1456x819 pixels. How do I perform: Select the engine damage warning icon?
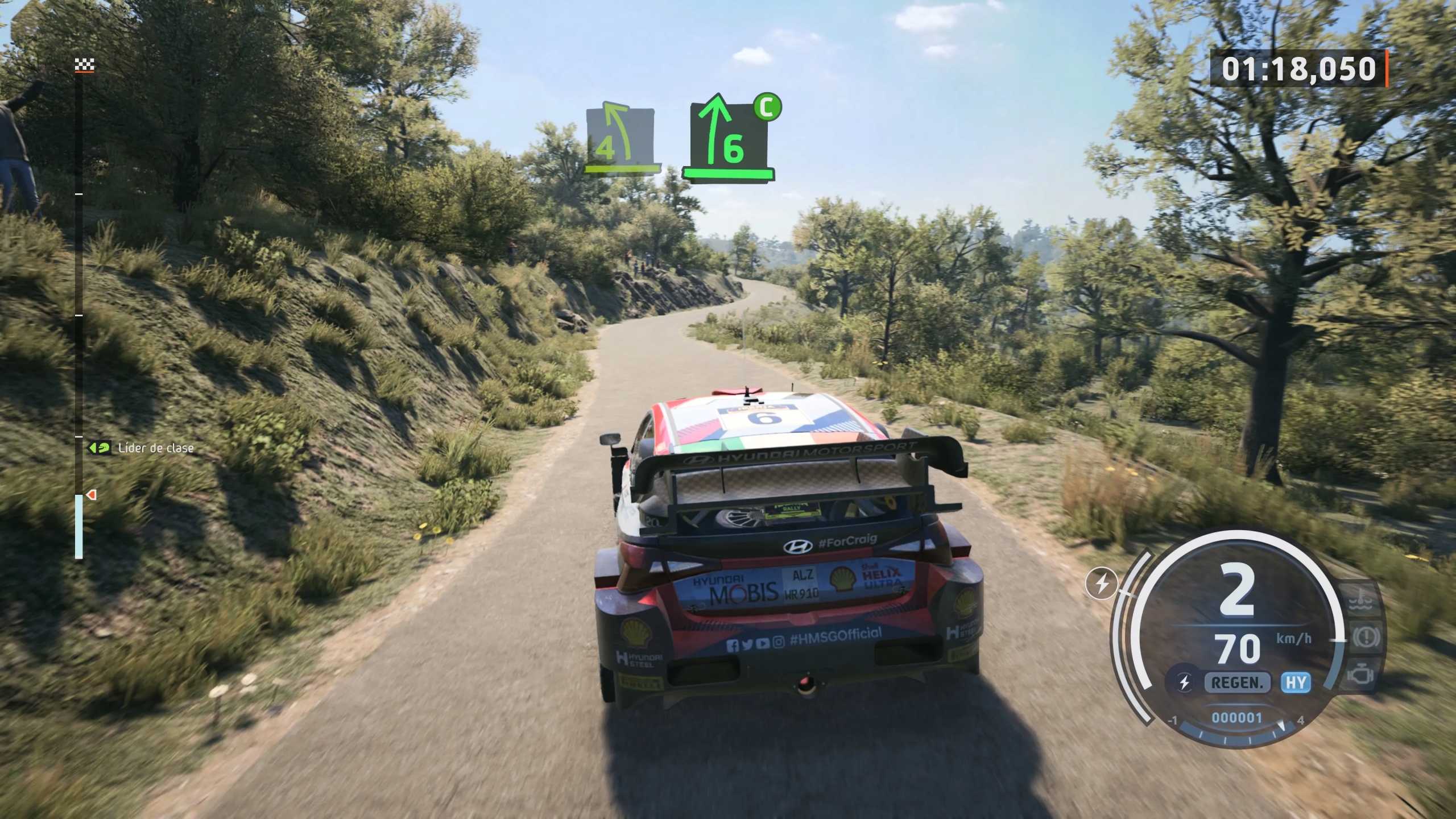pos(1362,676)
